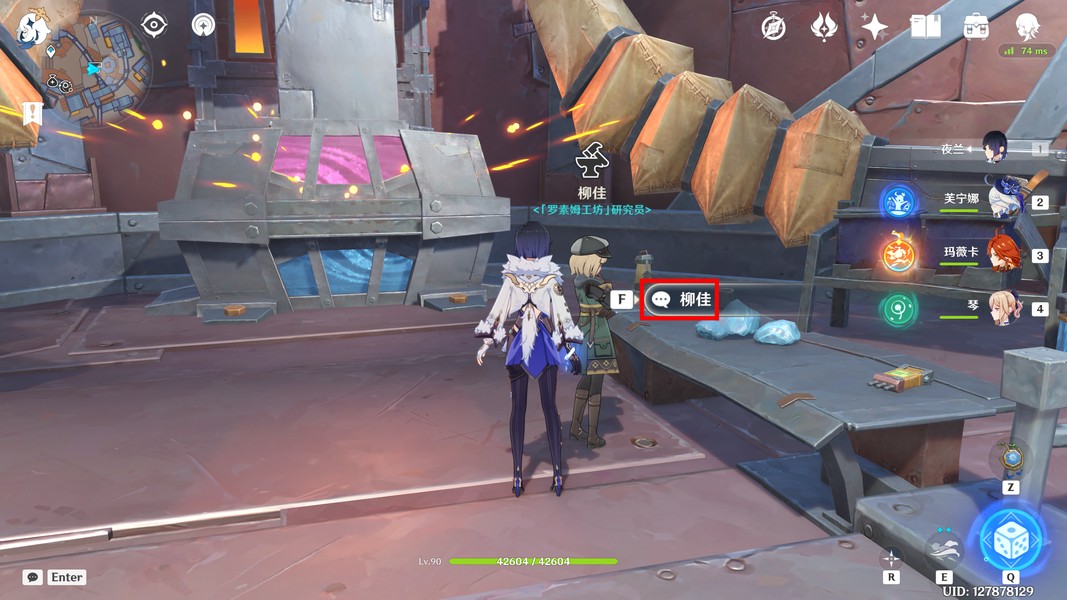
Task: Open the quest bookmark icon
Action: pyautogui.click(x=32, y=115)
